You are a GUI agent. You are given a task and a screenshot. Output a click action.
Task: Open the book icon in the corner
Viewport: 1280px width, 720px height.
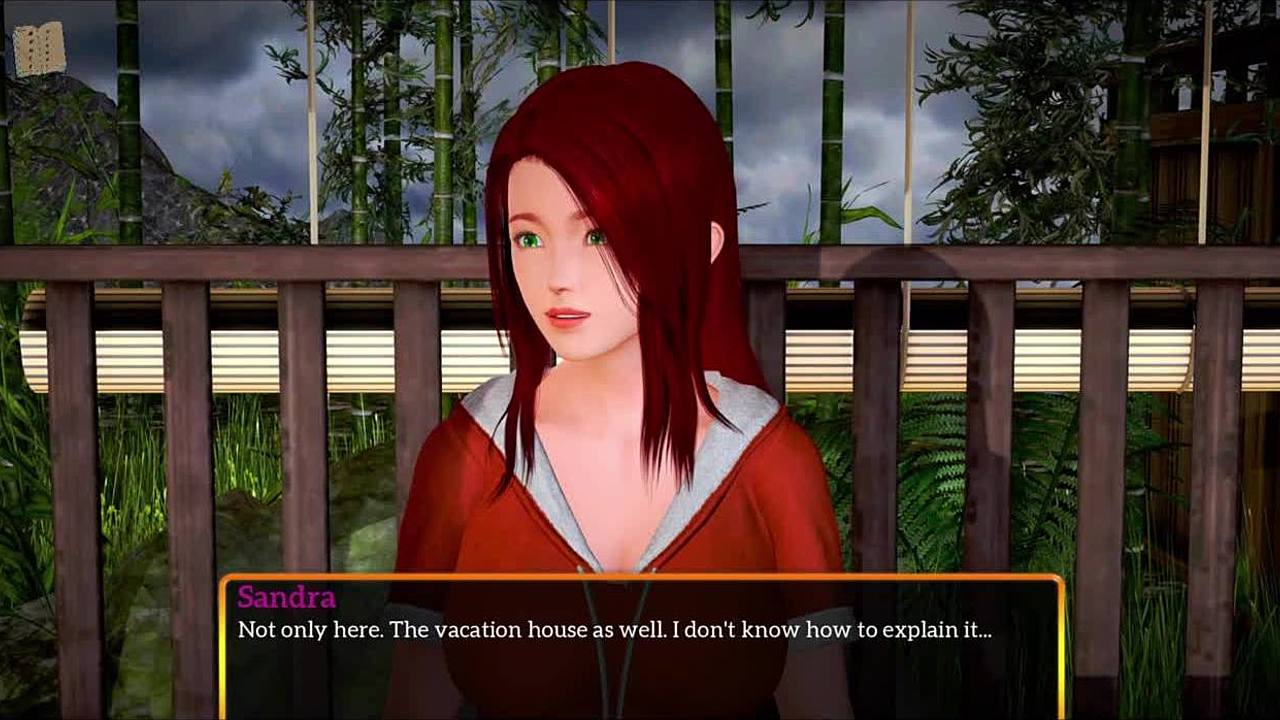tap(39, 49)
